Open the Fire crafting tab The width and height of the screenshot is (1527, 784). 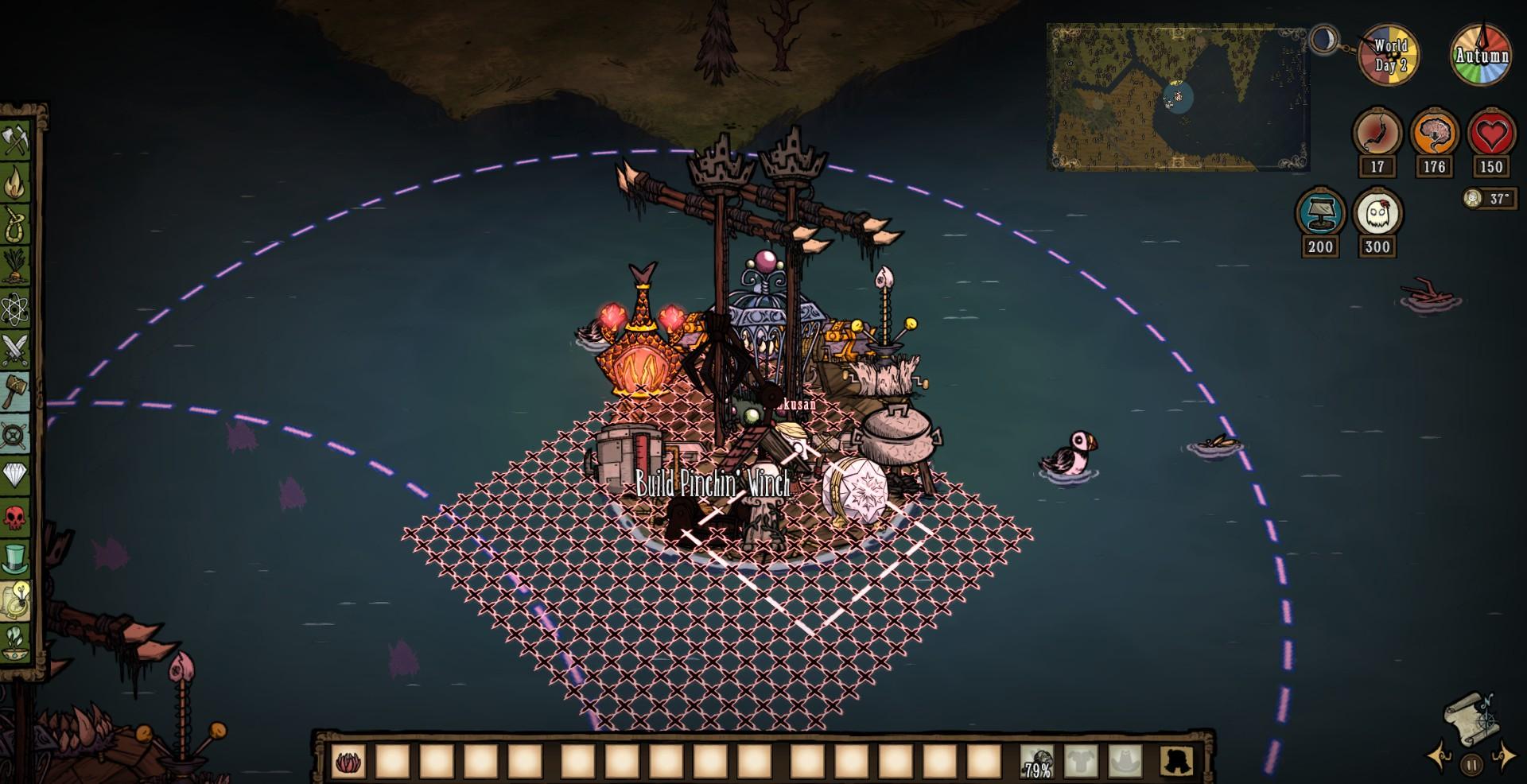click(17, 184)
